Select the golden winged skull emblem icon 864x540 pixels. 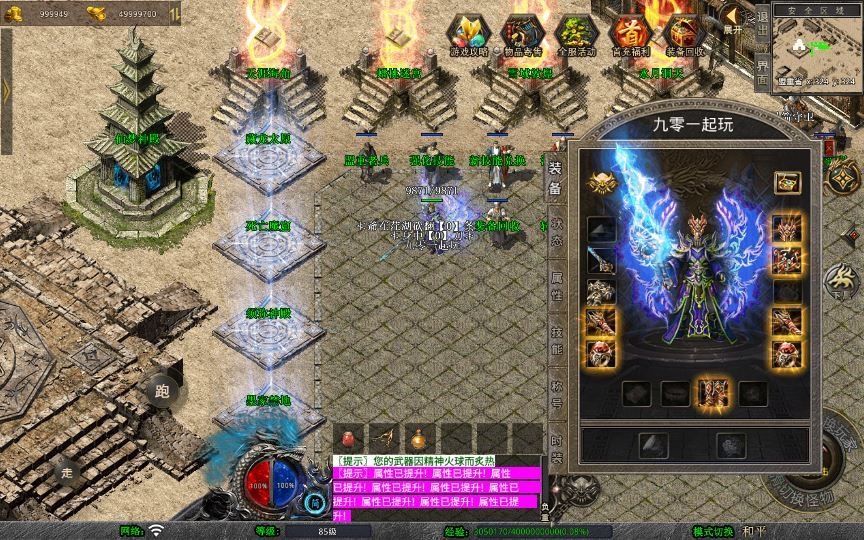click(603, 183)
